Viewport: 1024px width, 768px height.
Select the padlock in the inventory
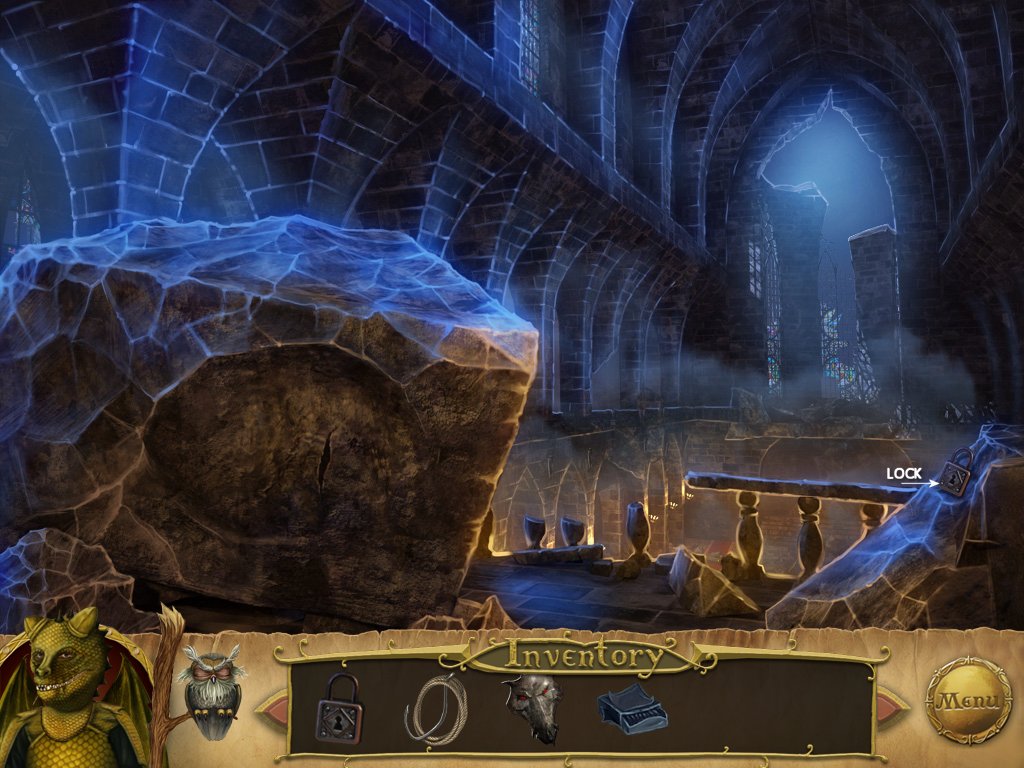(339, 708)
